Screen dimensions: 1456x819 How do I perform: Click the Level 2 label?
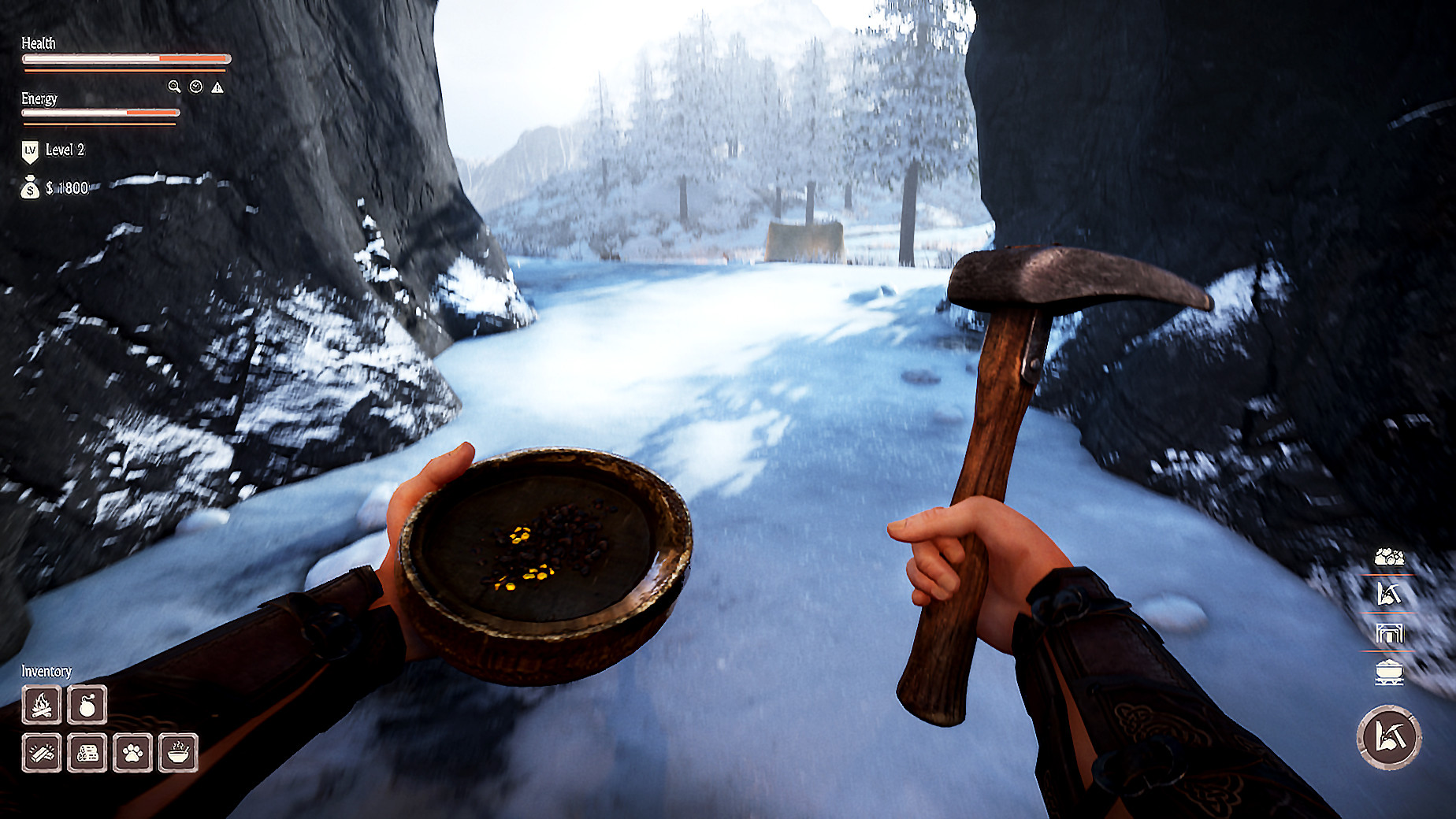click(x=67, y=148)
